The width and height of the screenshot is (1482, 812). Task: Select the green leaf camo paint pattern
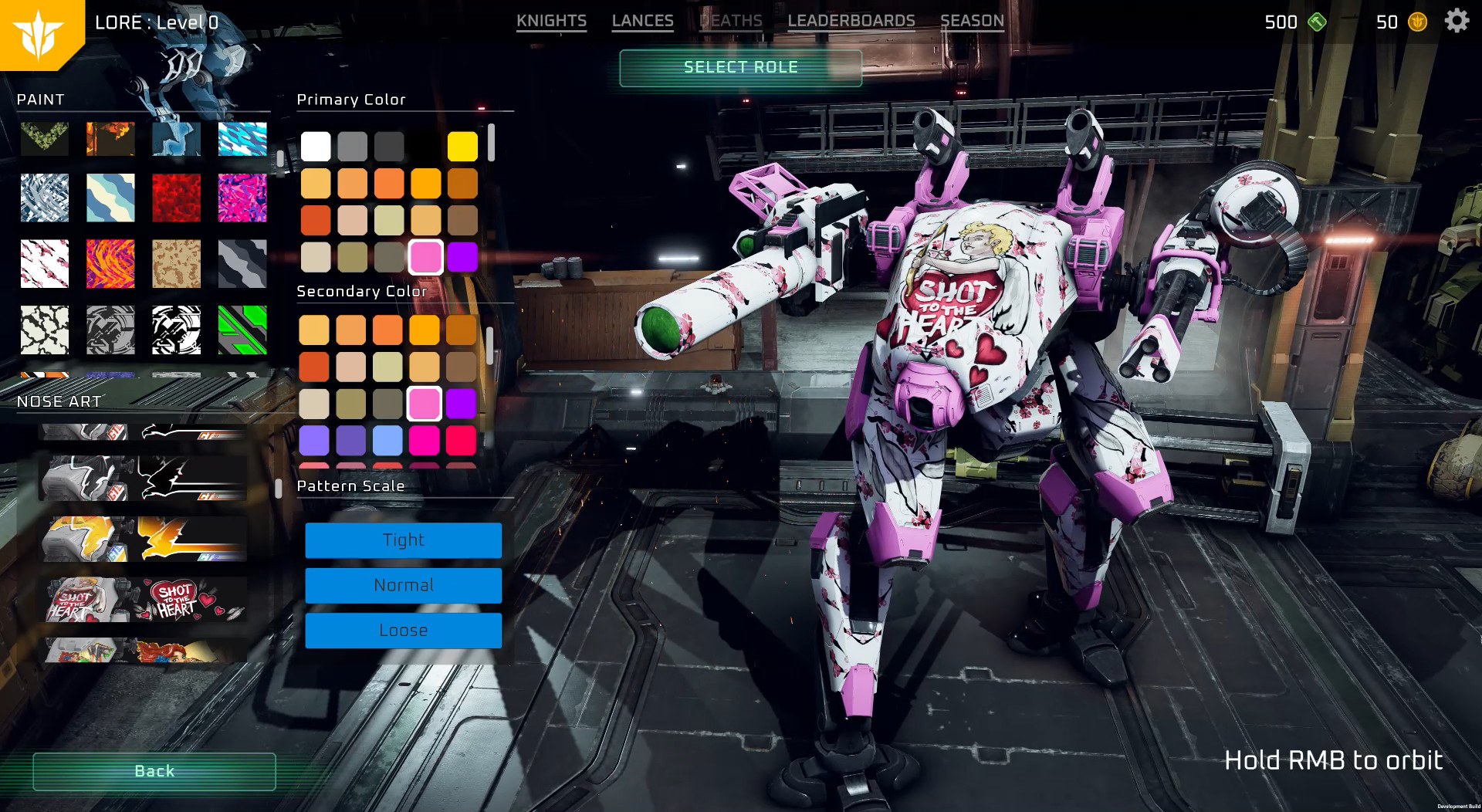point(44,139)
